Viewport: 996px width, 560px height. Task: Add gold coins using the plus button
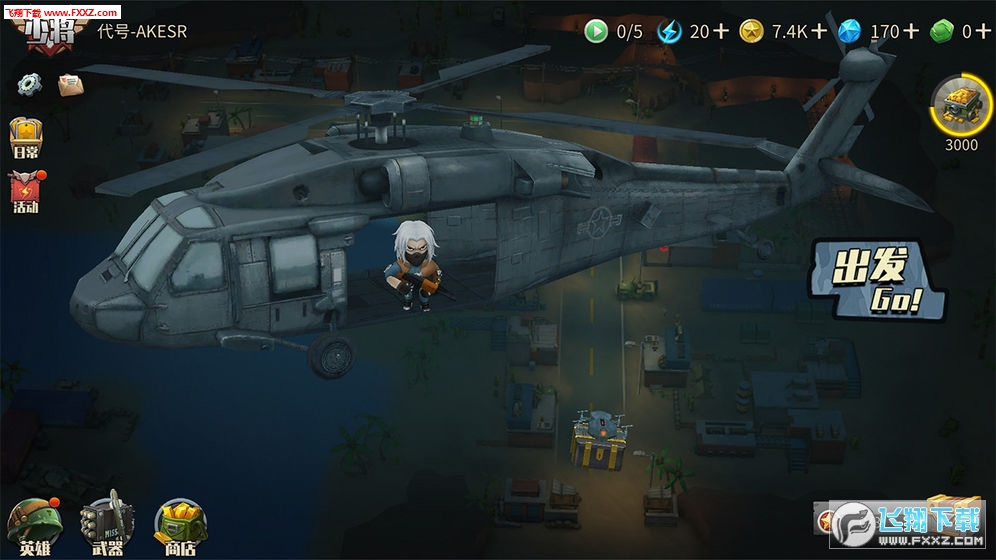click(819, 31)
